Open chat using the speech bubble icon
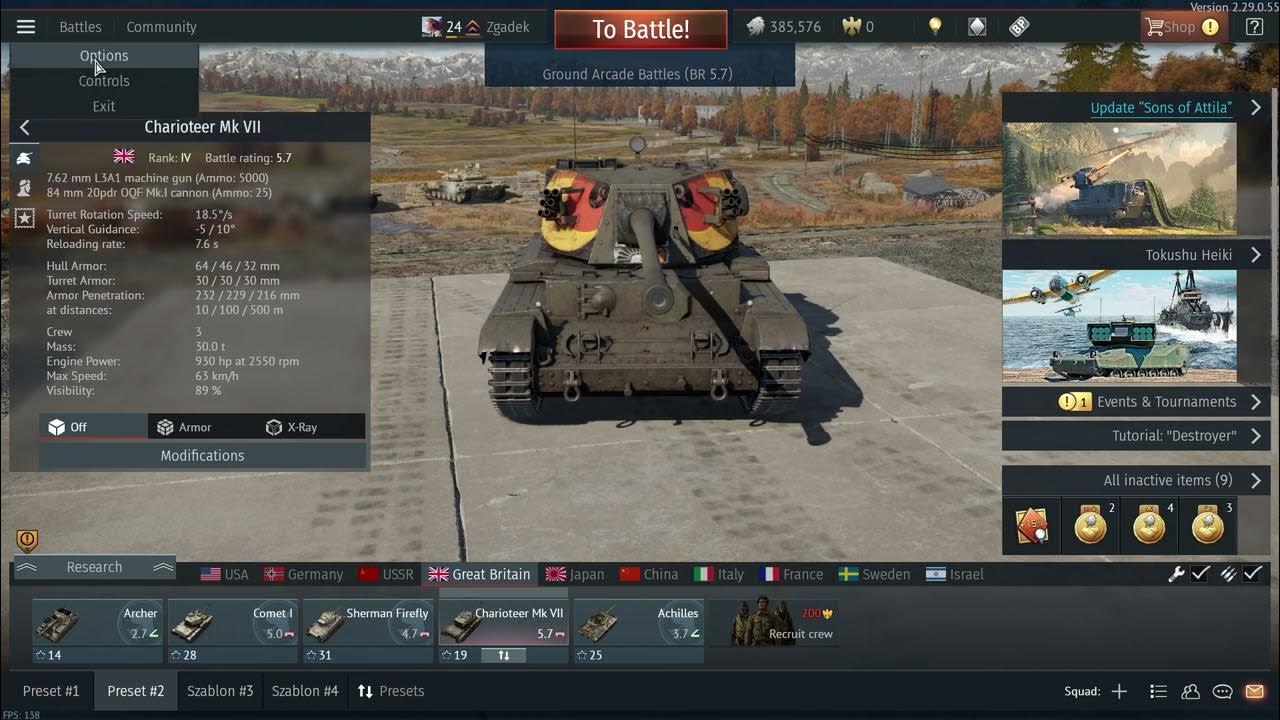 coord(1221,691)
